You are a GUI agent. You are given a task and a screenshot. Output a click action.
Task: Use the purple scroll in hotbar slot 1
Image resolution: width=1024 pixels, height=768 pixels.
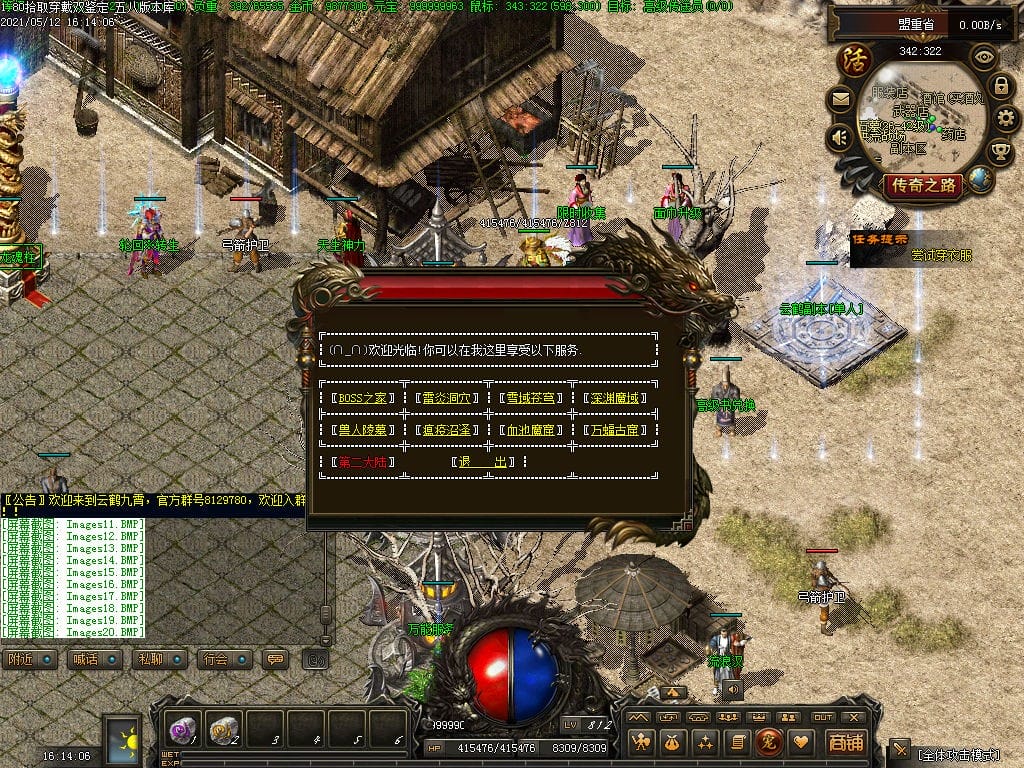point(183,729)
